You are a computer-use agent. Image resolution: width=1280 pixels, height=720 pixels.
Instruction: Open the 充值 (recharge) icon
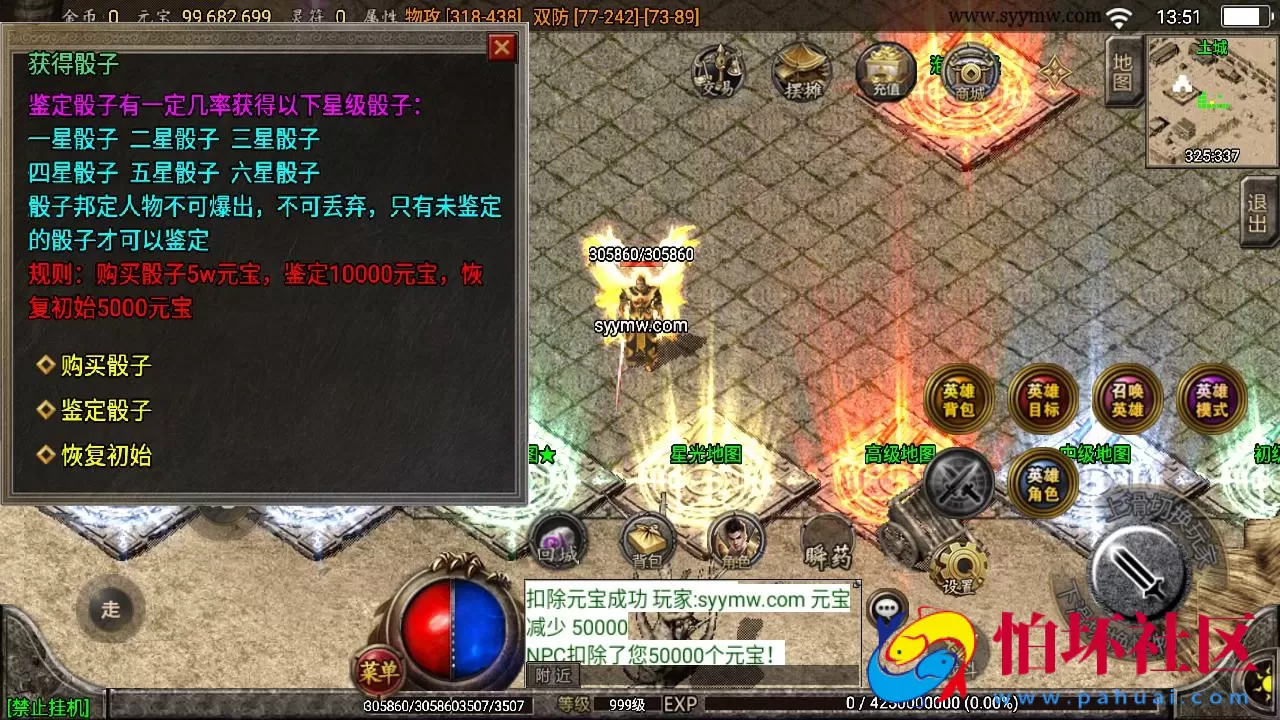tap(884, 73)
